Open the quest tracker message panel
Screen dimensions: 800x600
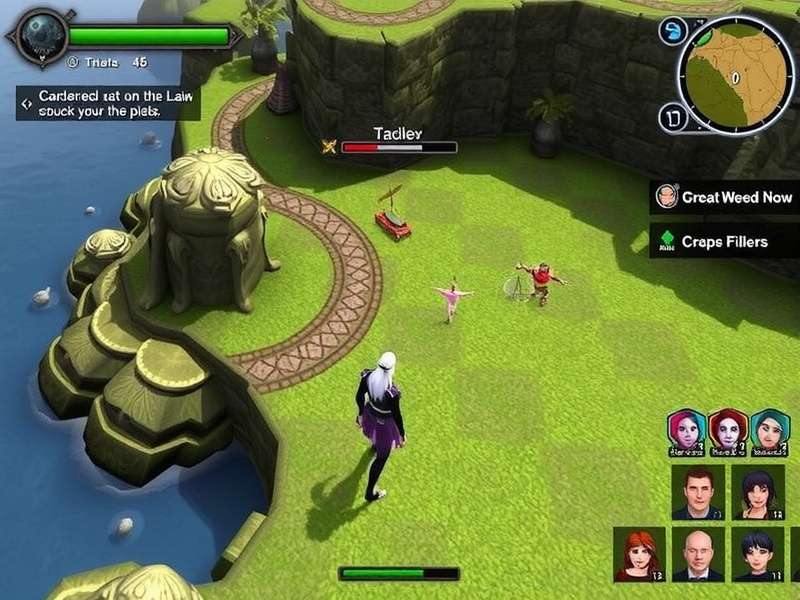point(107,103)
